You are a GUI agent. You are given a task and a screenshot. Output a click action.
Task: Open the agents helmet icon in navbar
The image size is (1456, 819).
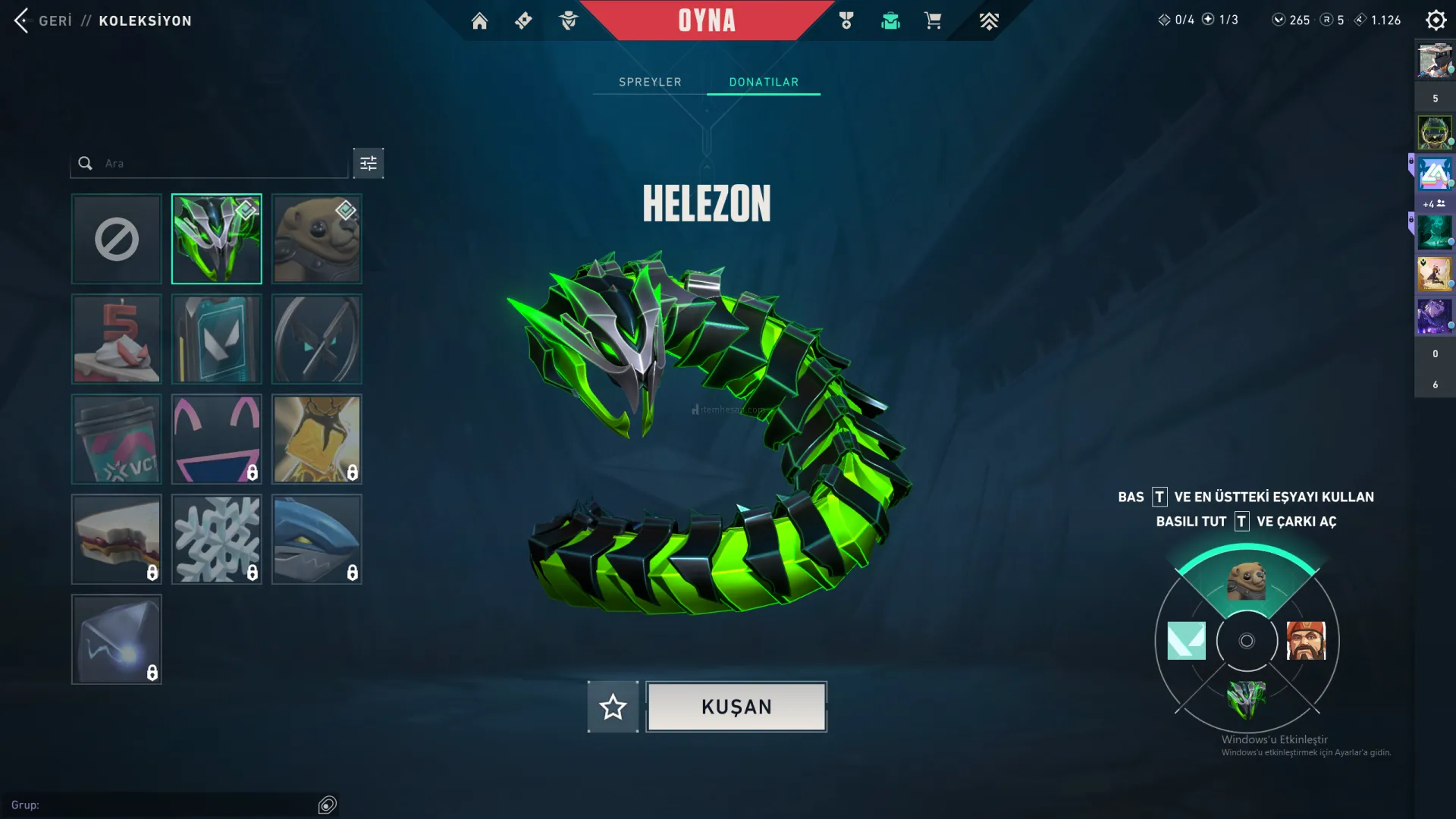[568, 20]
